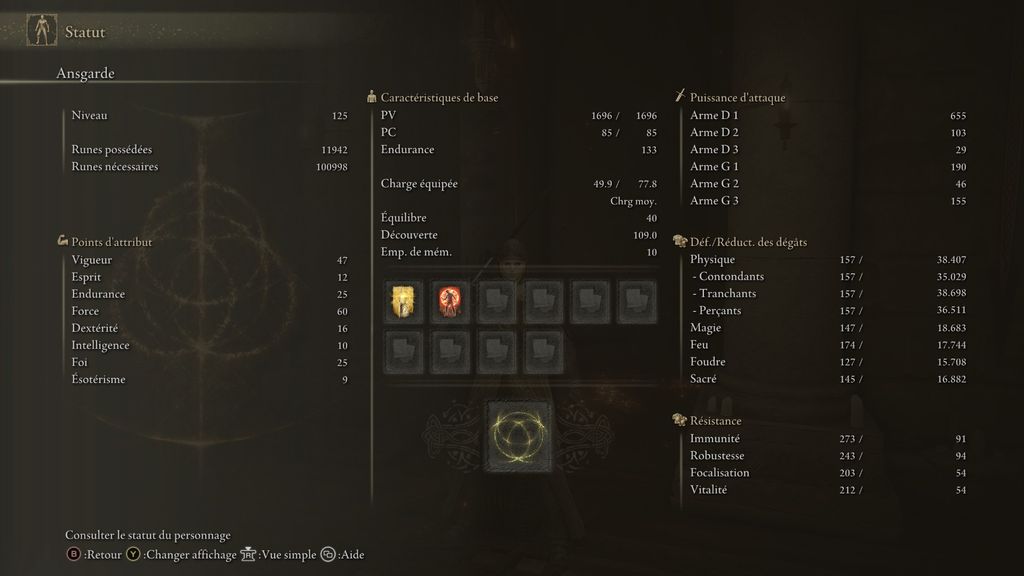Viewport: 1024px width, 576px height.
Task: Click the Statut character silhouette icon
Action: pos(41,31)
